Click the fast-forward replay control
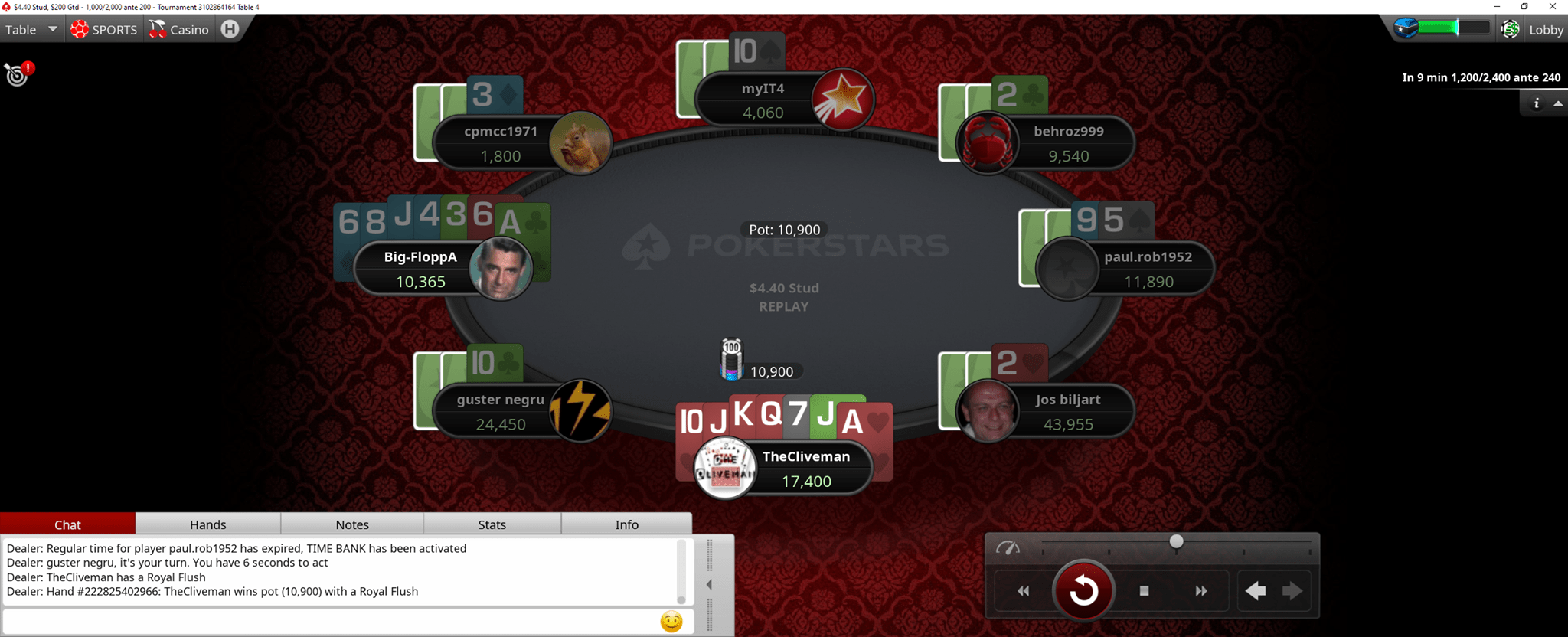 pos(1200,590)
